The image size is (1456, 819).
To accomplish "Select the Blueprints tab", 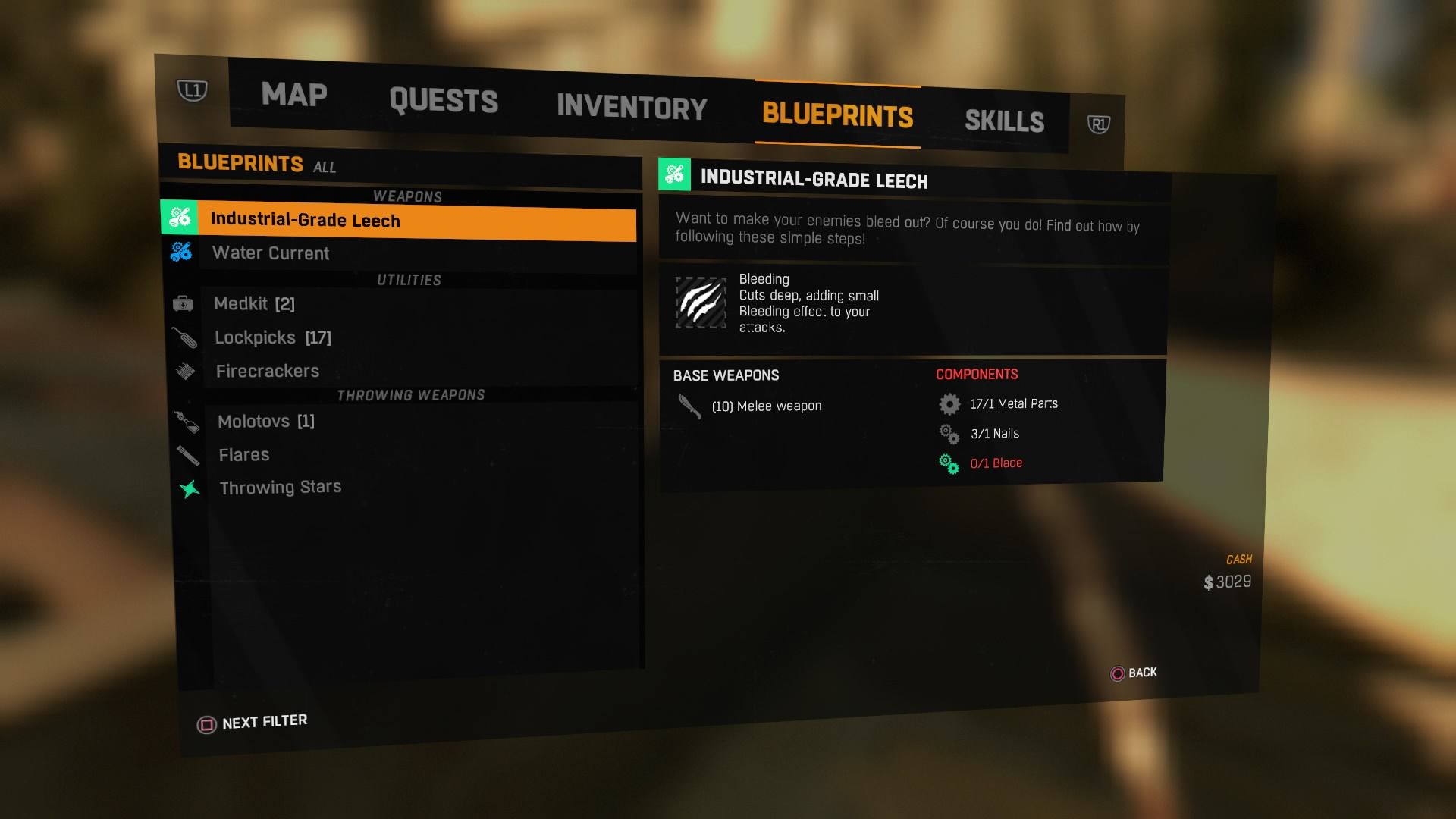I will point(837,115).
